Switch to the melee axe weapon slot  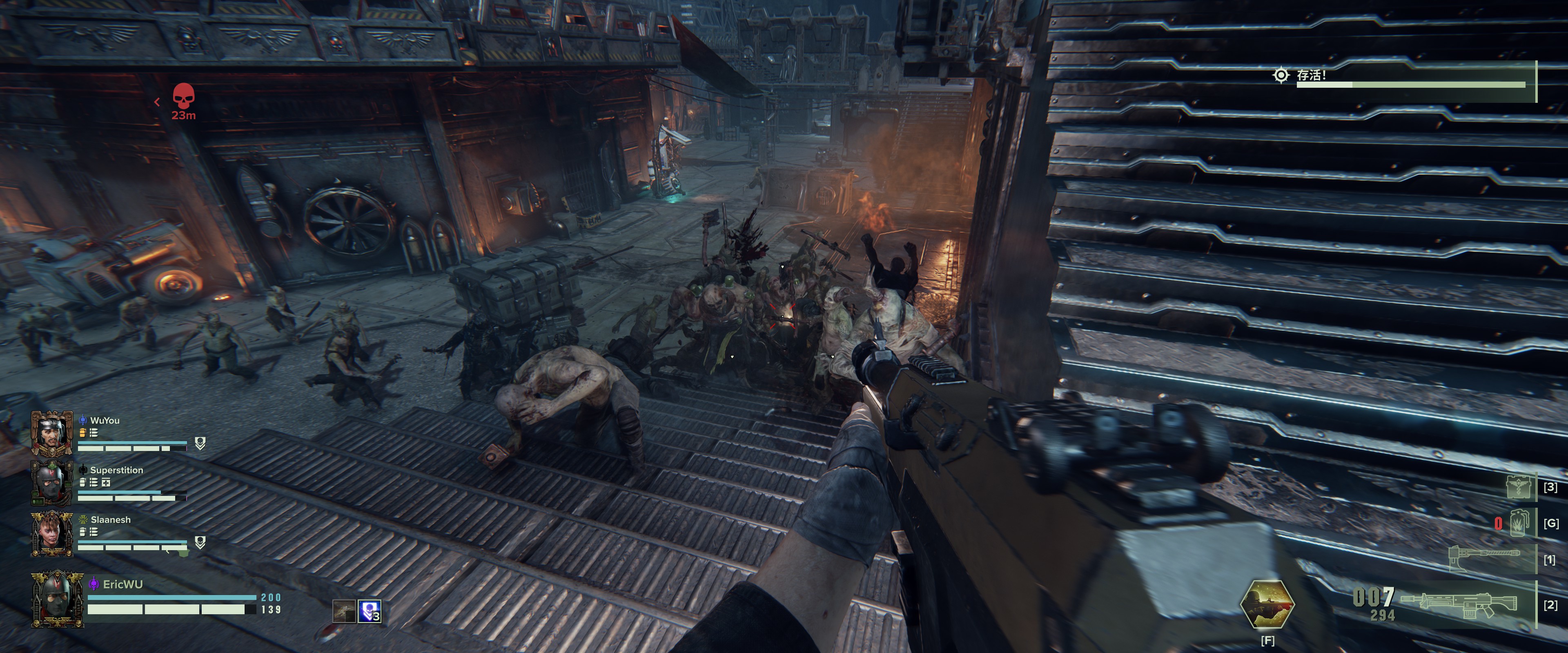pos(1484,556)
